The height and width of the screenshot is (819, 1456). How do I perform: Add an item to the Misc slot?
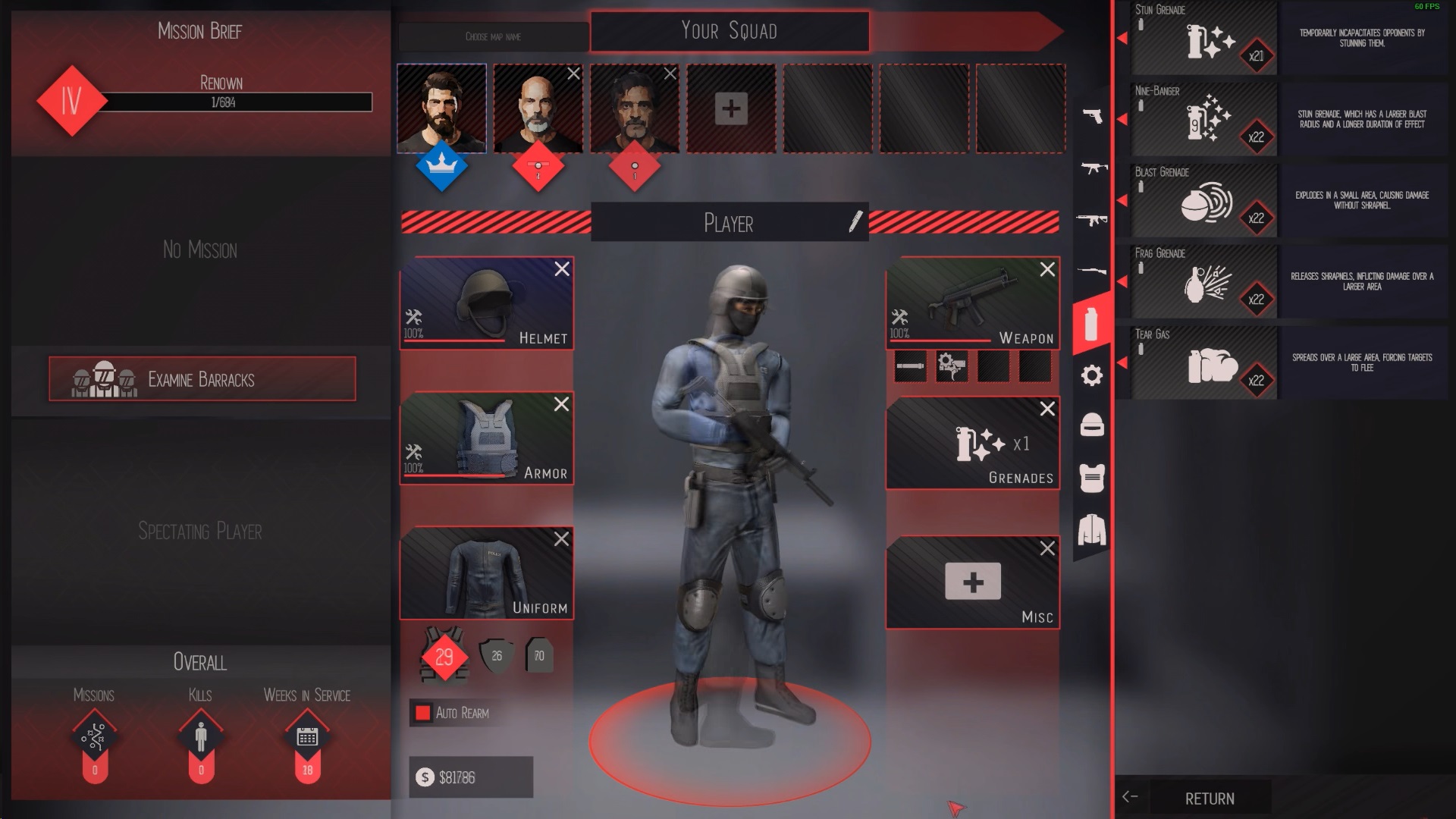coord(972,582)
